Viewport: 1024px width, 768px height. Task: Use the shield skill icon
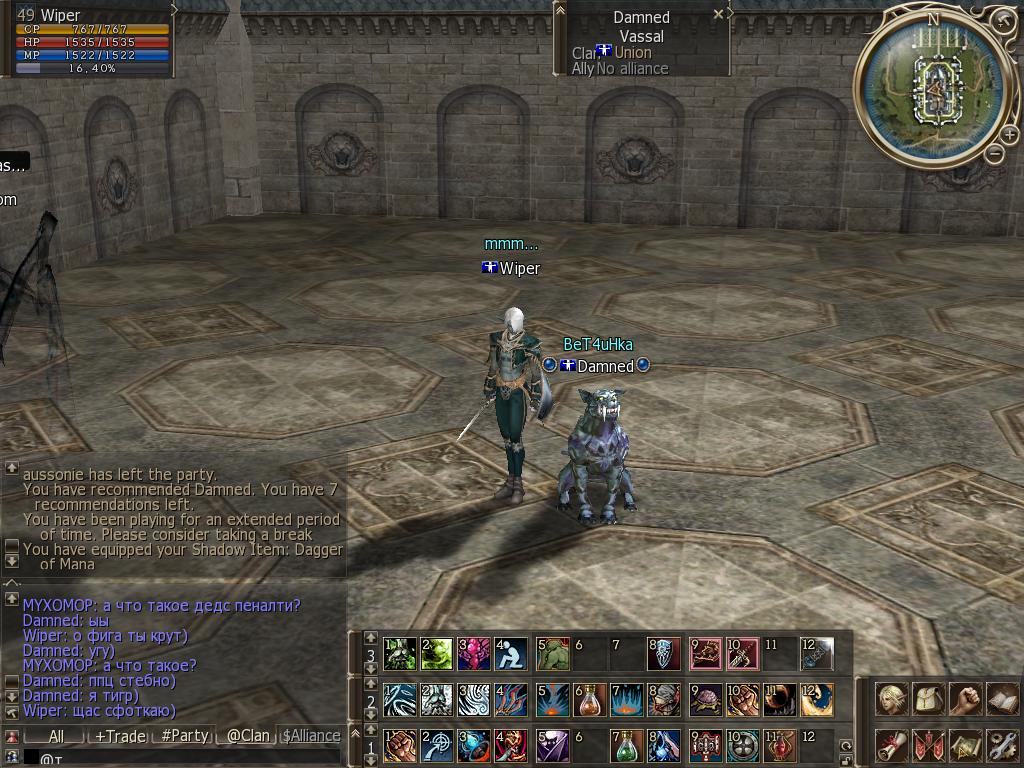[x=664, y=654]
